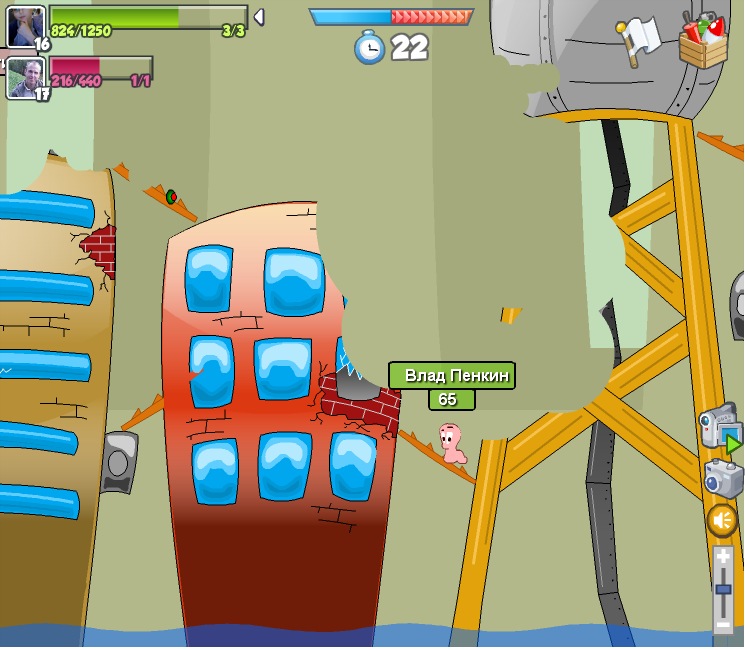
Task: Click the blue zoom slider handle
Action: pos(723,590)
